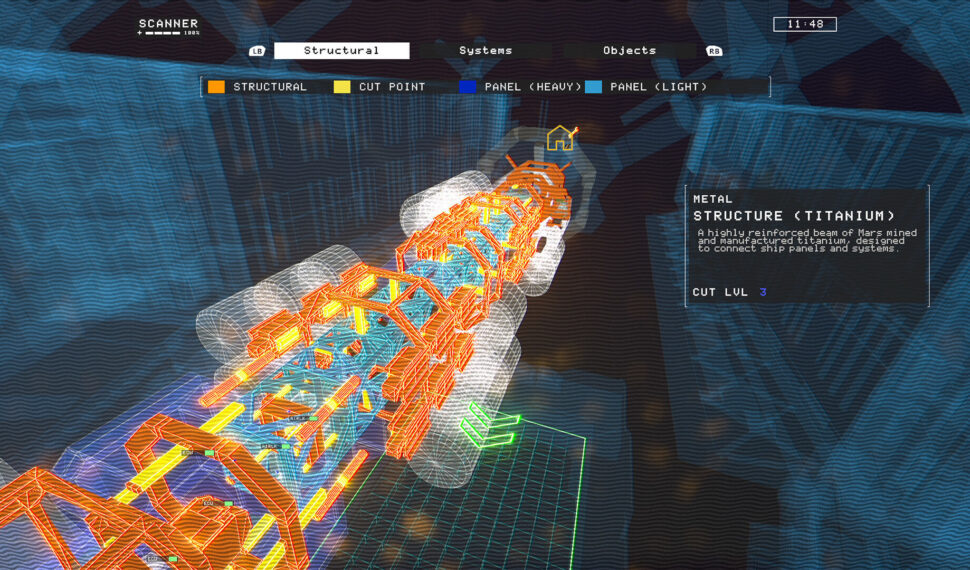Click the orange Structural legend entry
The width and height of the screenshot is (970, 570).
[258, 87]
